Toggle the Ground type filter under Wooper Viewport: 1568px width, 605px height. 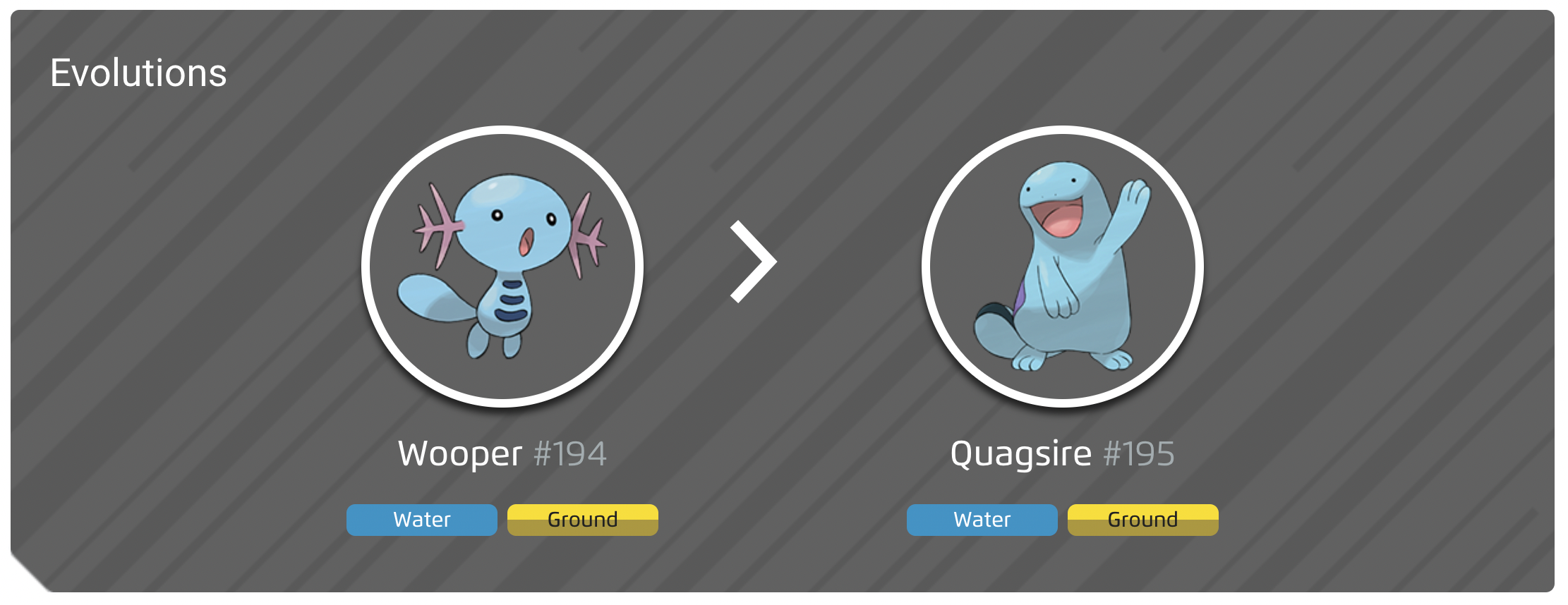[582, 520]
